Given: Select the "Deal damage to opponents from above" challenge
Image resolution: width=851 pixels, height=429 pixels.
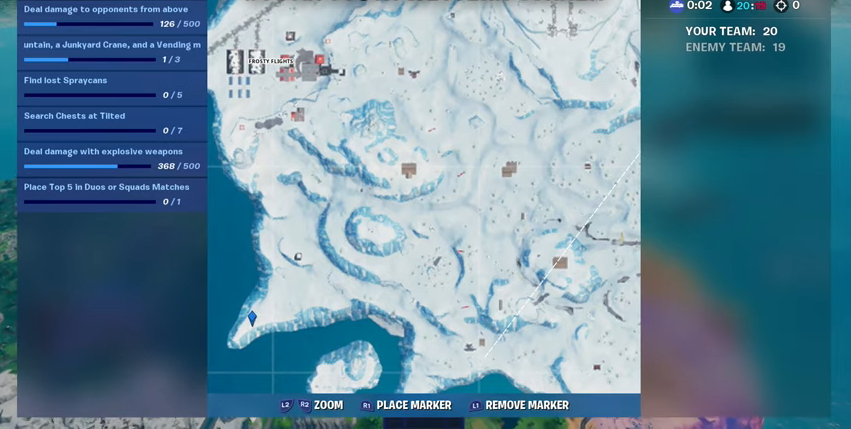Looking at the screenshot, I should tap(111, 16).
